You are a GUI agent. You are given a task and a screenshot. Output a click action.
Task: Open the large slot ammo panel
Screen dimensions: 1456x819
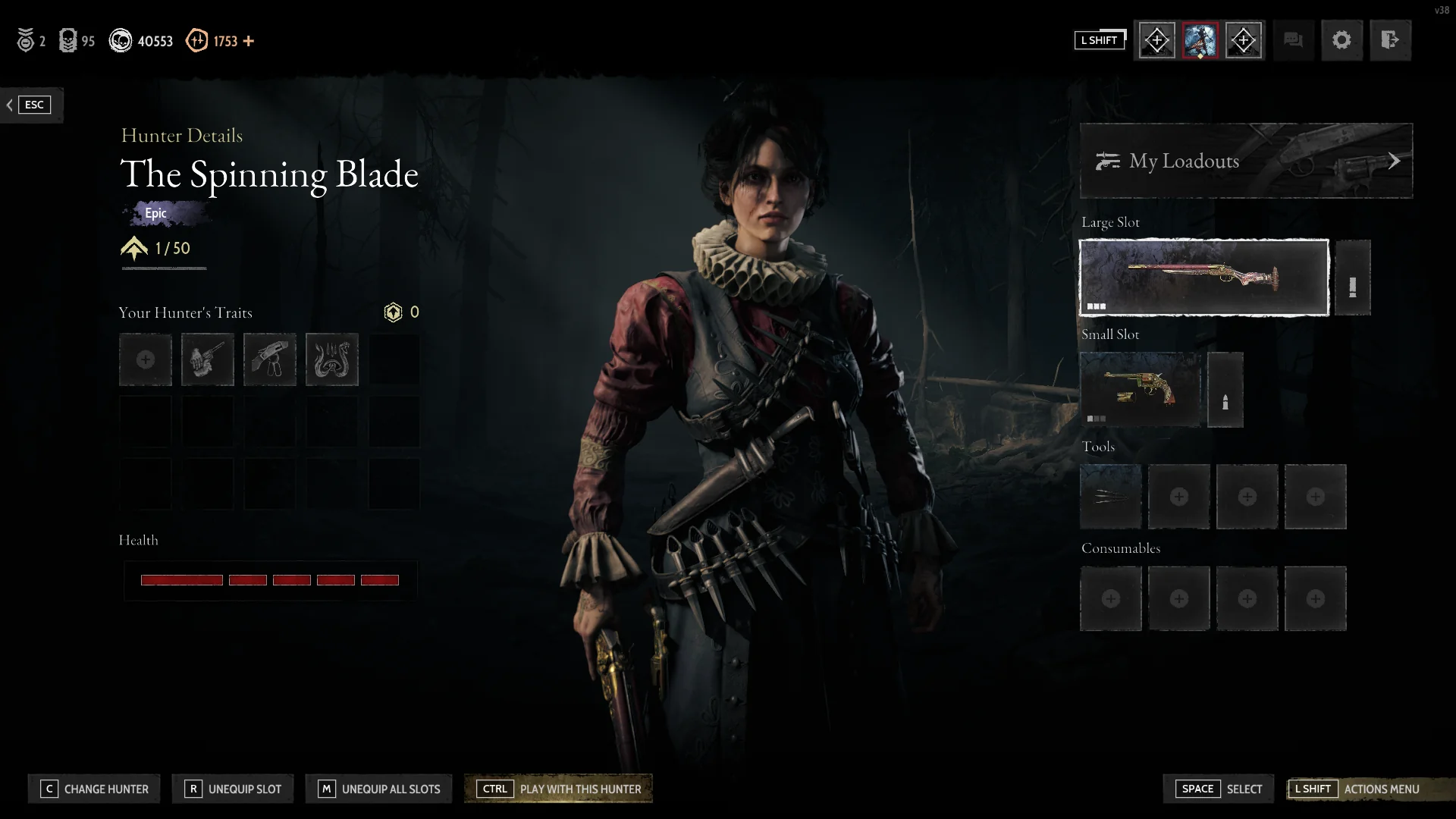(x=1352, y=278)
